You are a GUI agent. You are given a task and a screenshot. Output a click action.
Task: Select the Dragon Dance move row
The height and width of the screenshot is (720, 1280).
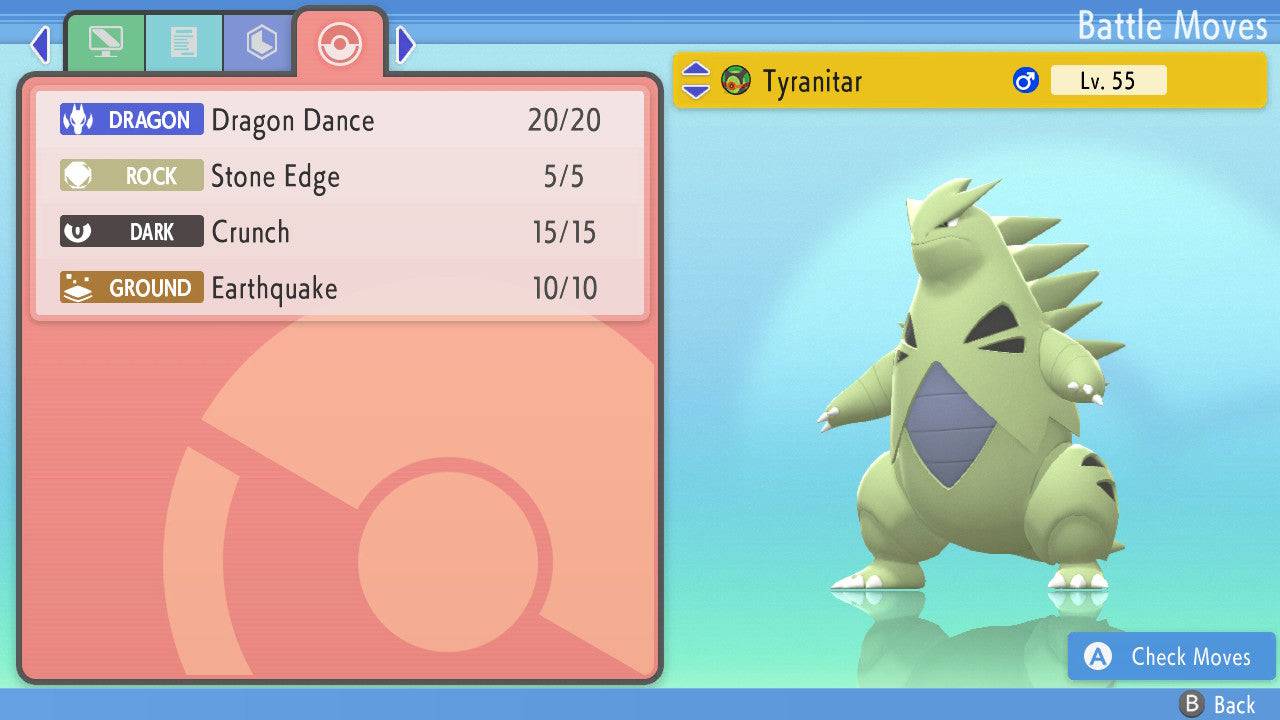tap(340, 121)
